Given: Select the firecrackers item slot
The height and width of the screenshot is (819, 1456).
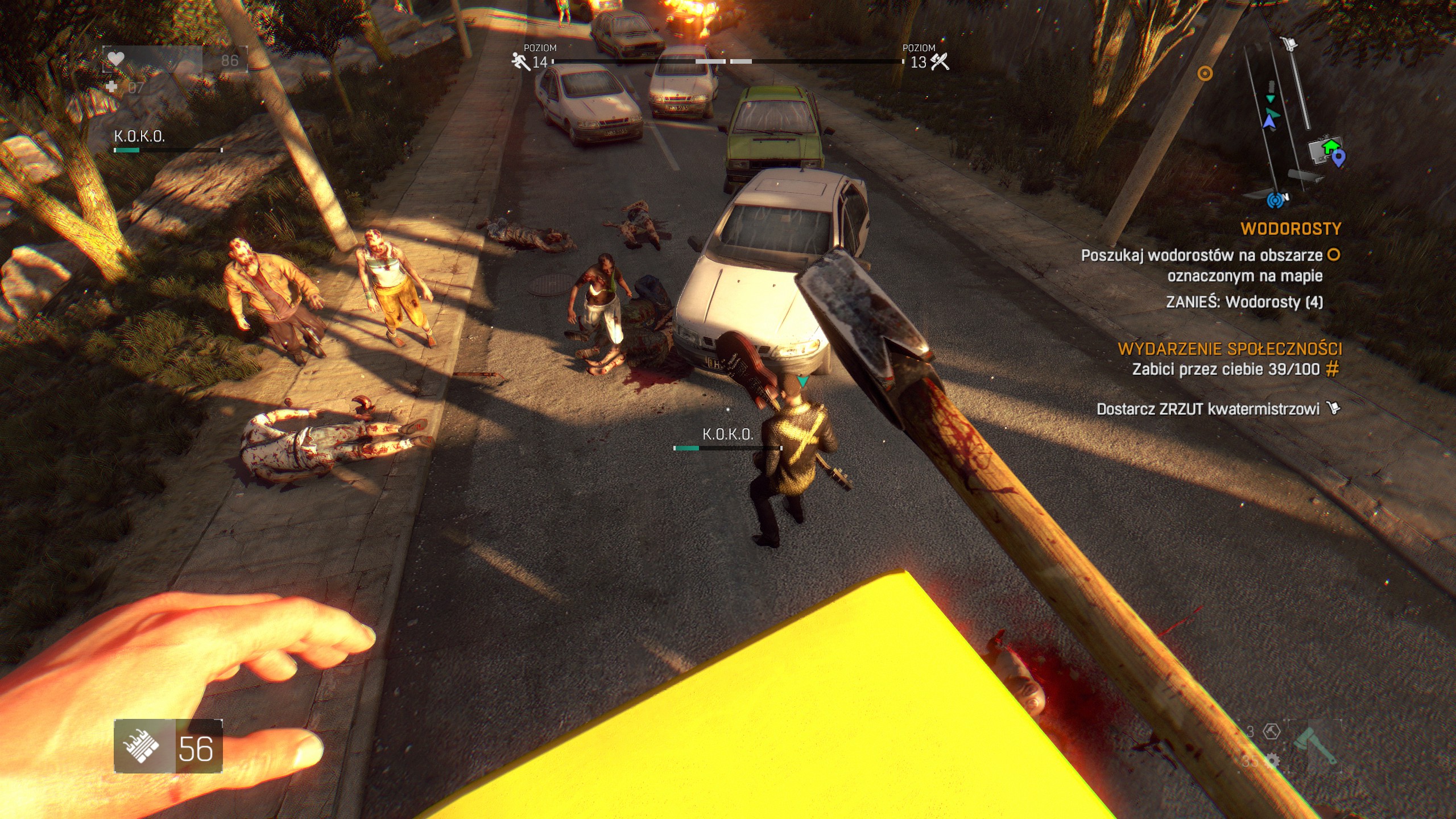Looking at the screenshot, I should 144,746.
